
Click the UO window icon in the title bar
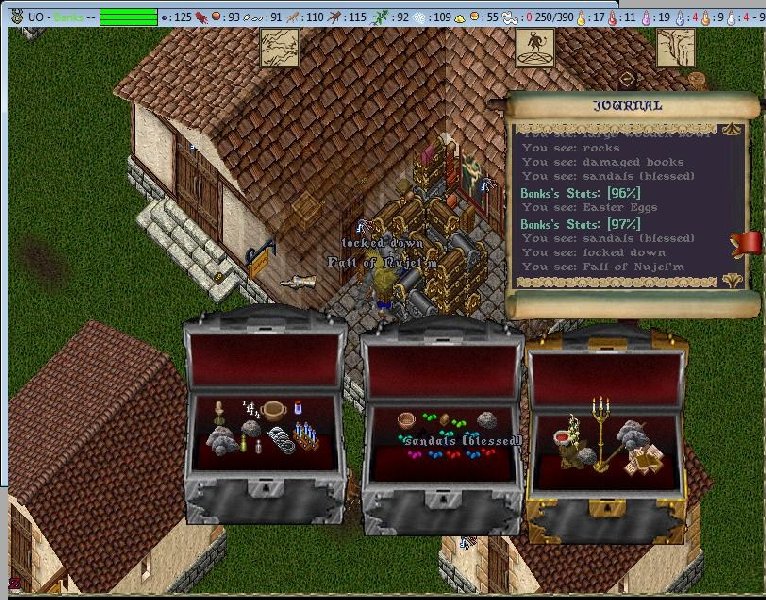[x=16, y=17]
